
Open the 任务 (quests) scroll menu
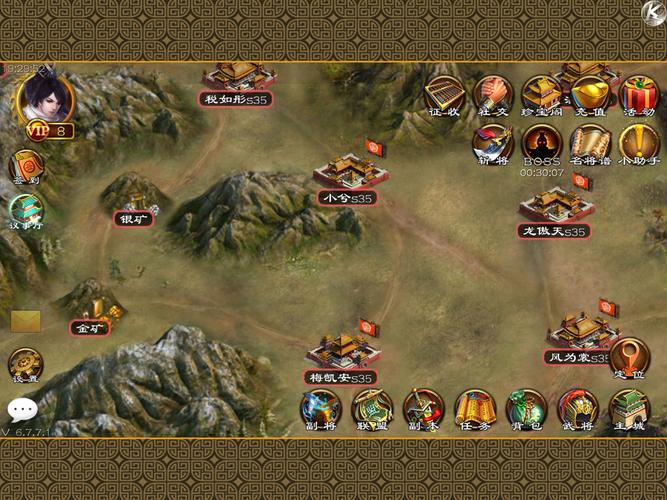point(475,408)
